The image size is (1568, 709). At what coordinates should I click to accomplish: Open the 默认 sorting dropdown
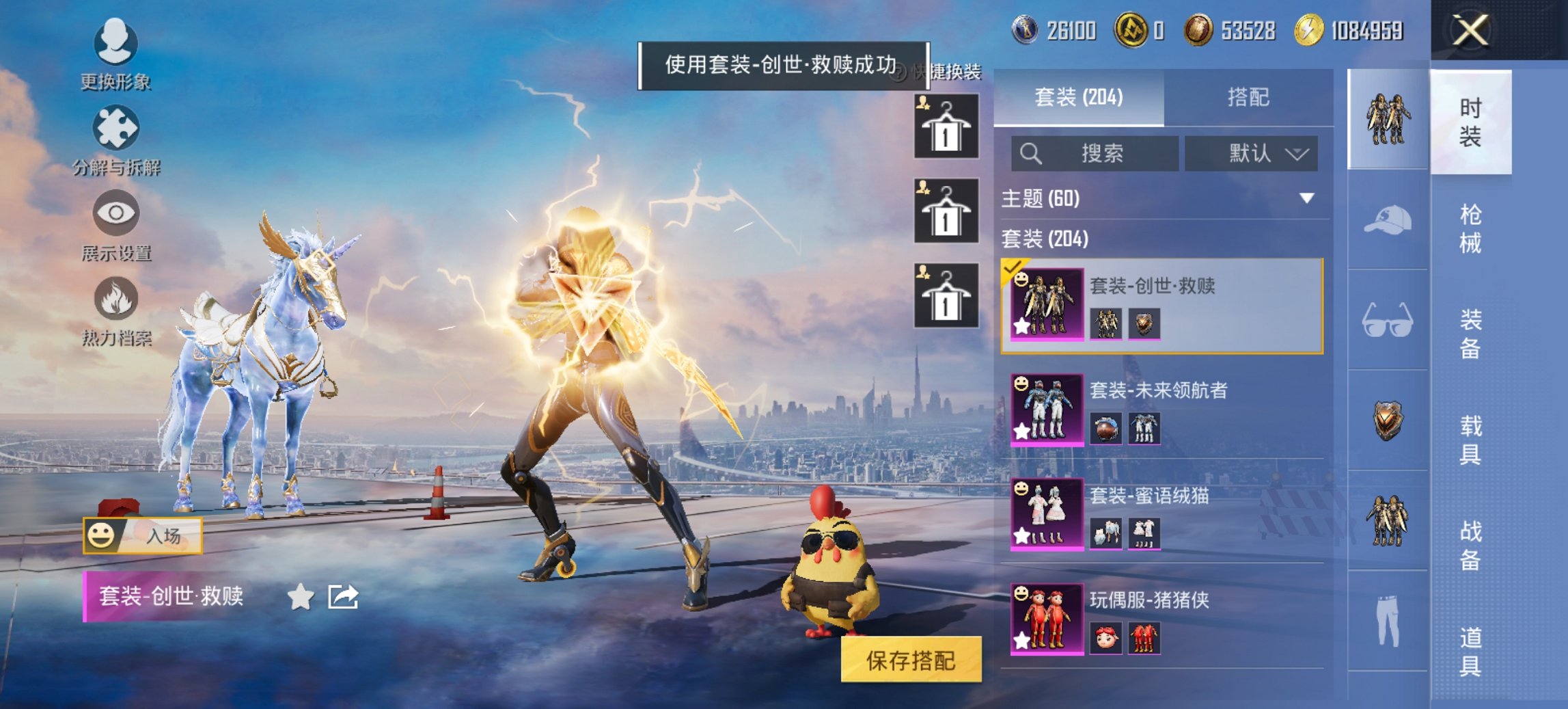[x=1252, y=153]
